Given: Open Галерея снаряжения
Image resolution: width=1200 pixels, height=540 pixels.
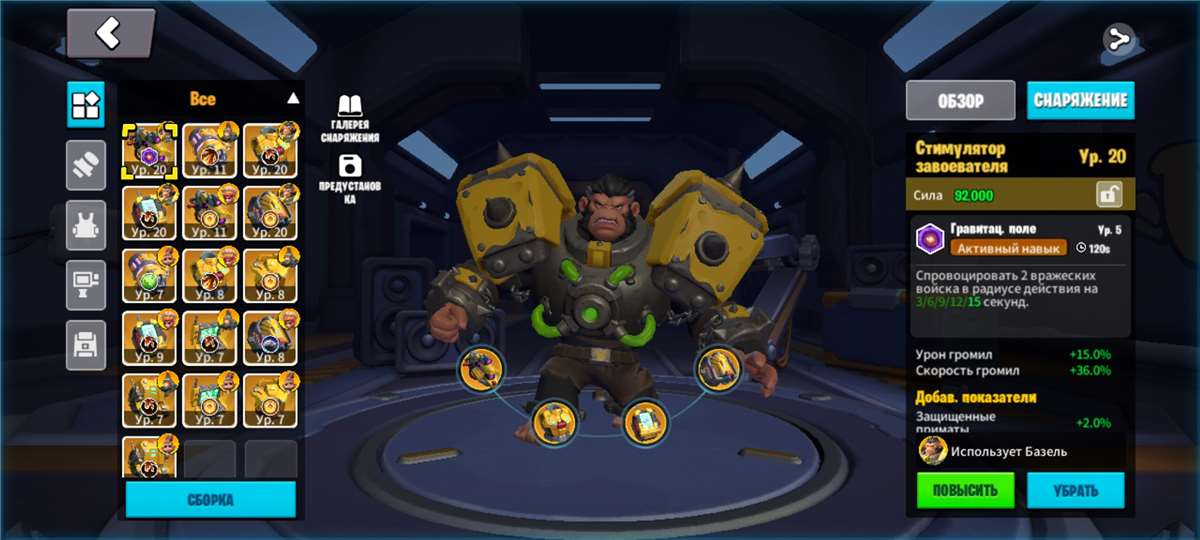Looking at the screenshot, I should pyautogui.click(x=350, y=118).
